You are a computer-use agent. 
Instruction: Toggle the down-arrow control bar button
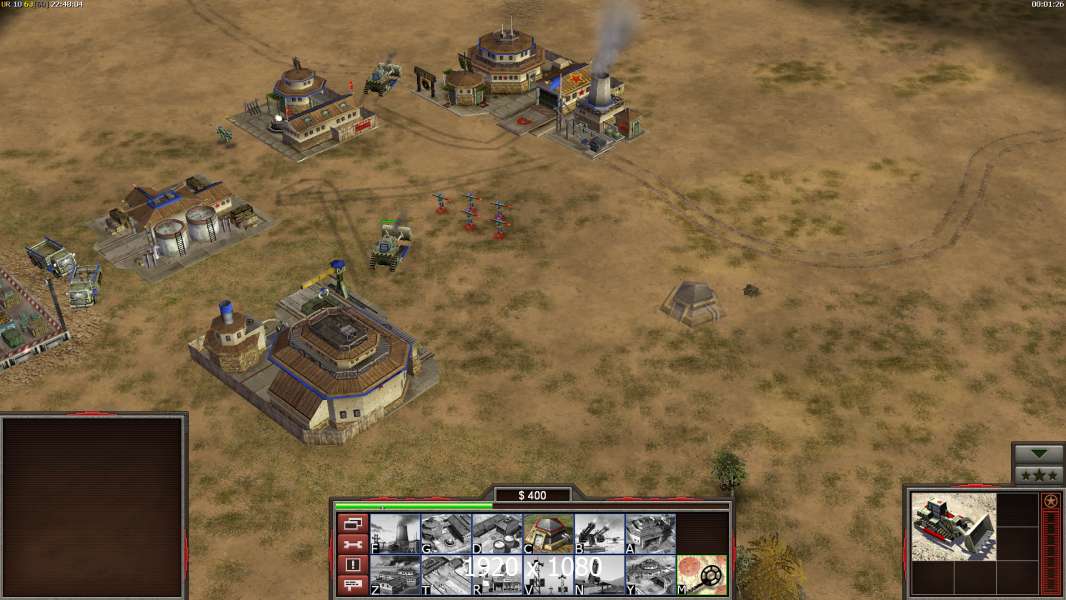click(1038, 454)
